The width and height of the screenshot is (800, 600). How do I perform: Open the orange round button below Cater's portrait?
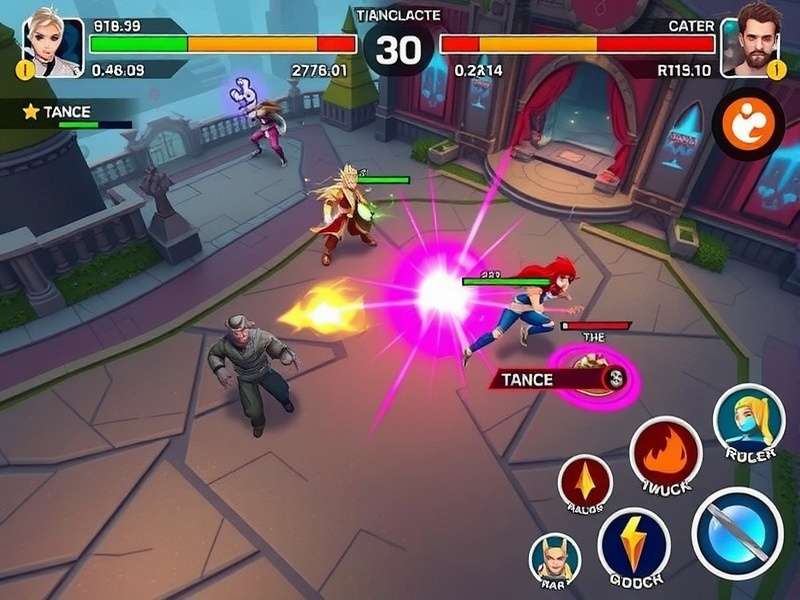[x=748, y=123]
